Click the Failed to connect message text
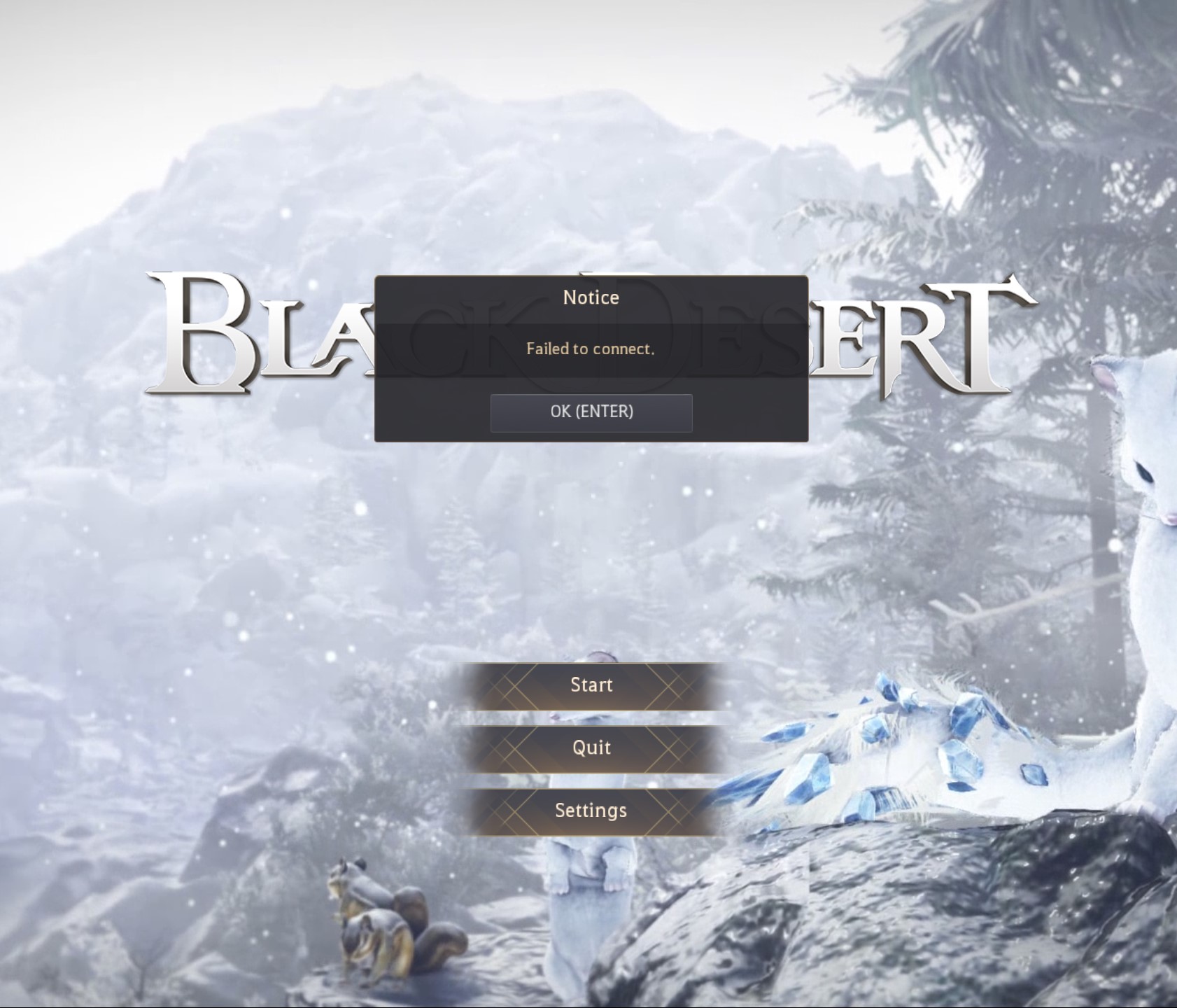The width and height of the screenshot is (1177, 1008). 591,349
